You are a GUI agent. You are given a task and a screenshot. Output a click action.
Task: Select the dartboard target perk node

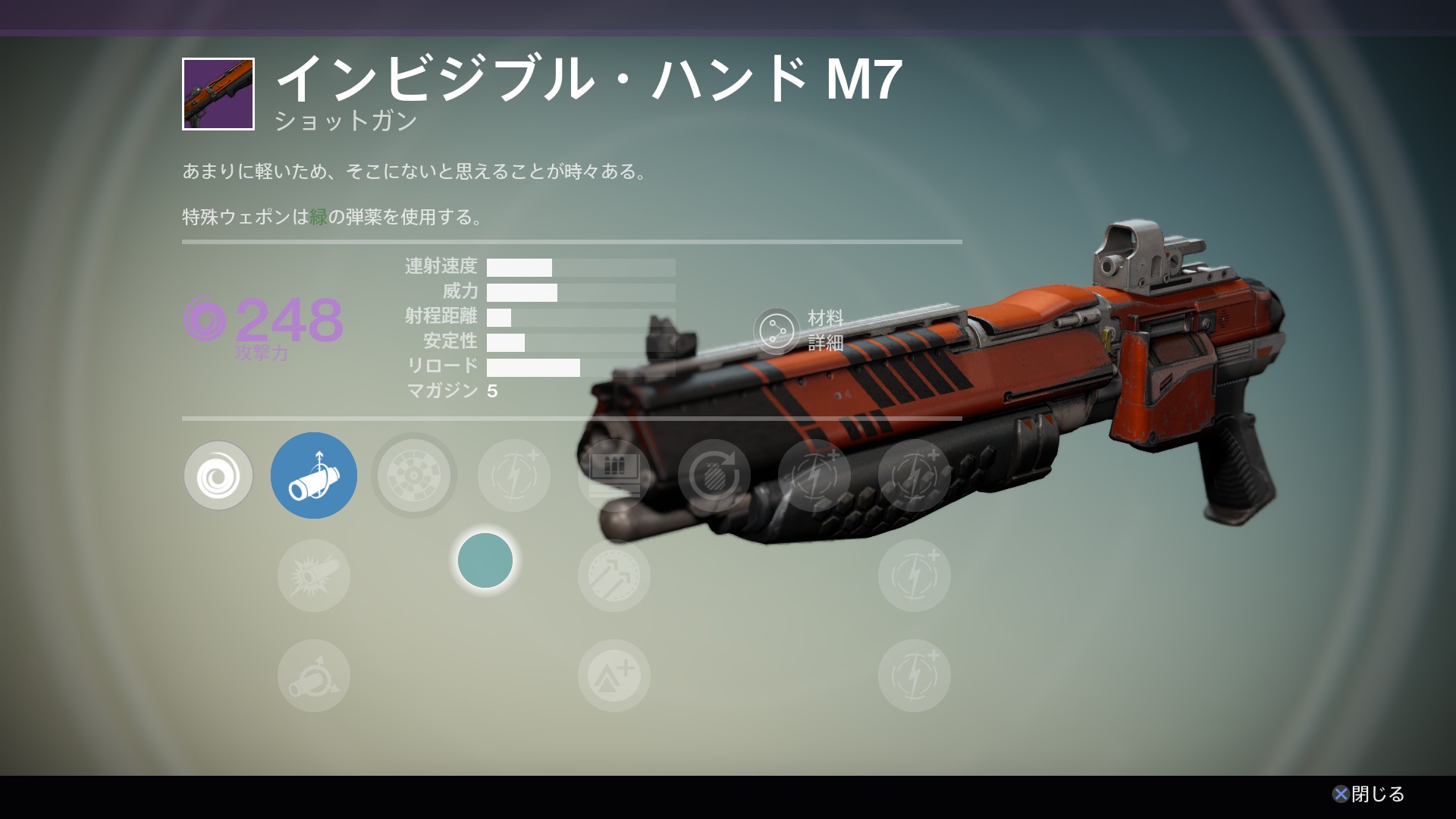[413, 475]
